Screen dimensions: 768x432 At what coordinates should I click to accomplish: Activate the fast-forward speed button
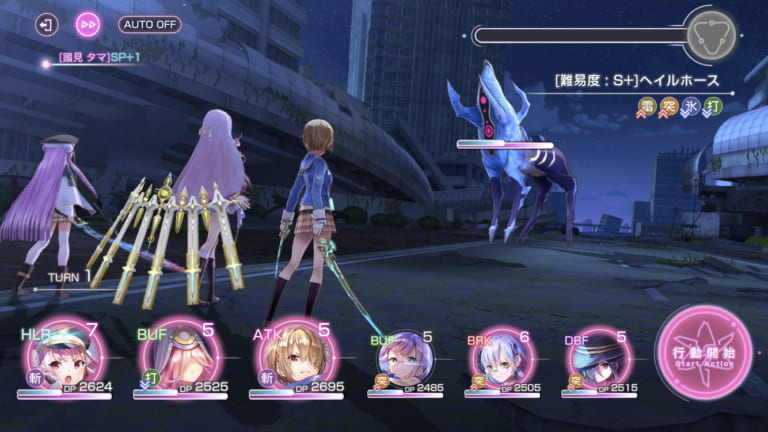(x=89, y=24)
